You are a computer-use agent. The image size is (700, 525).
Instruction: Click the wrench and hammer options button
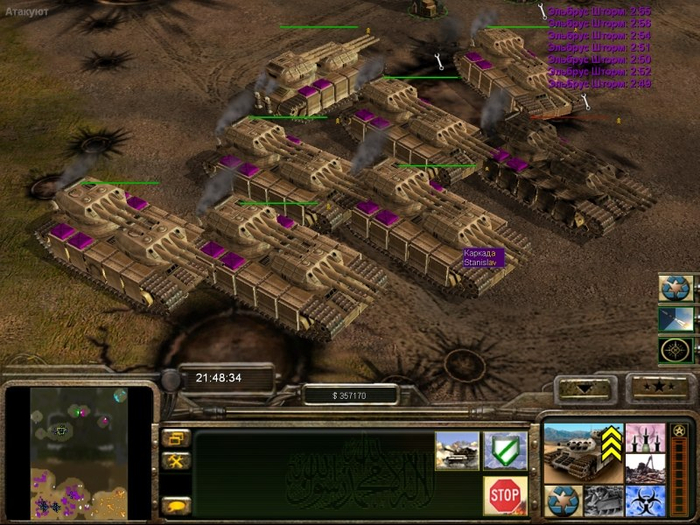point(176,461)
